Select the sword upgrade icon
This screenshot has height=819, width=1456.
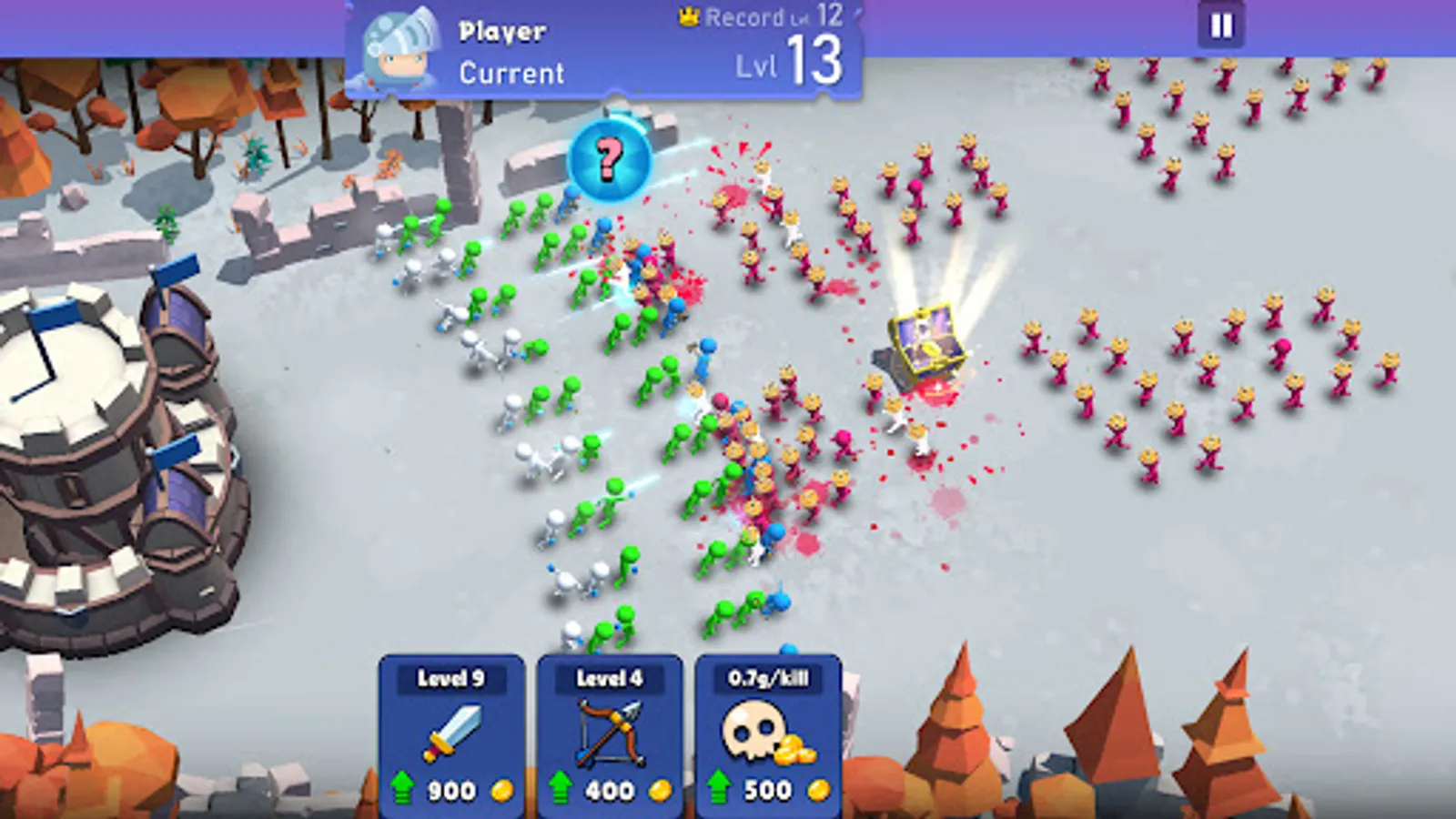click(452, 728)
